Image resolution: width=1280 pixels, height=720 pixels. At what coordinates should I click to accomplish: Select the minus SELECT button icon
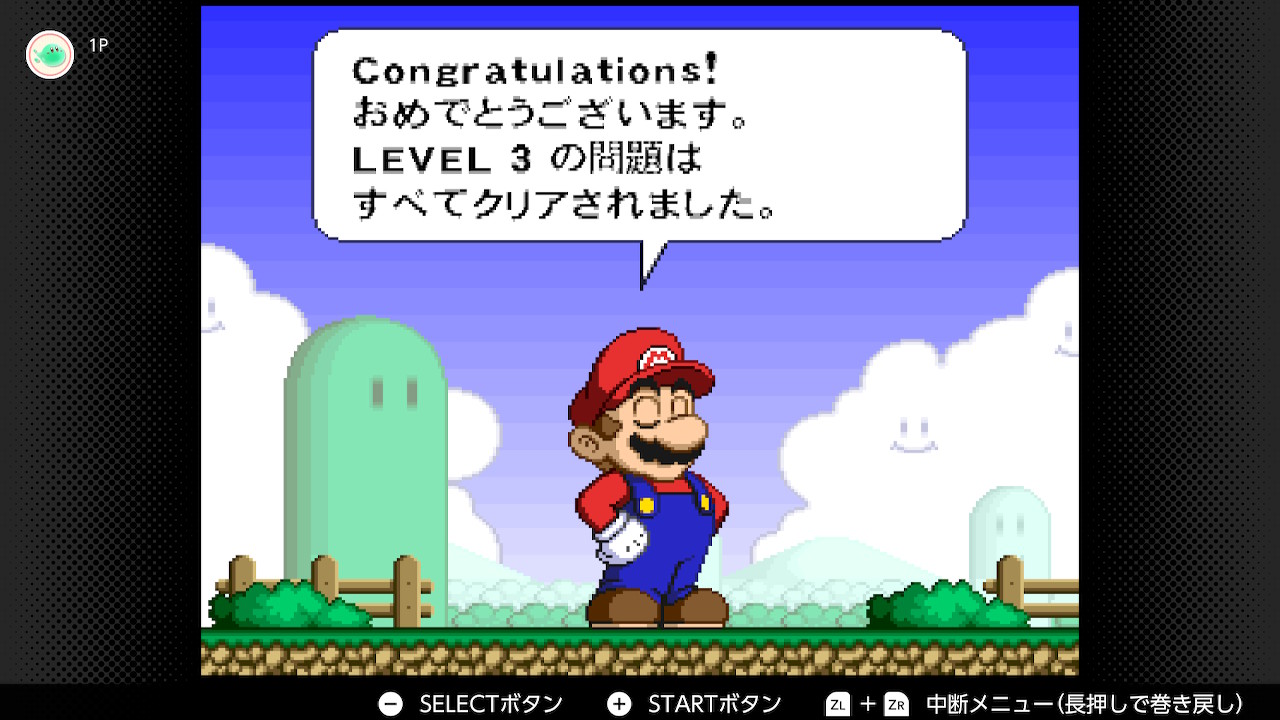tap(389, 703)
